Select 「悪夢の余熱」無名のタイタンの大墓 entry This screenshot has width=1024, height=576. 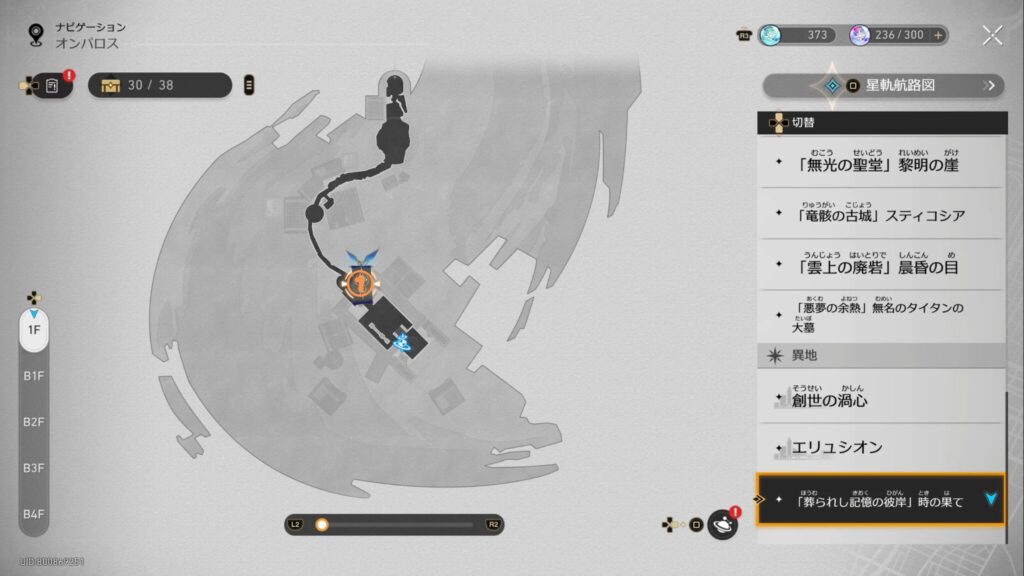pyautogui.click(x=880, y=316)
